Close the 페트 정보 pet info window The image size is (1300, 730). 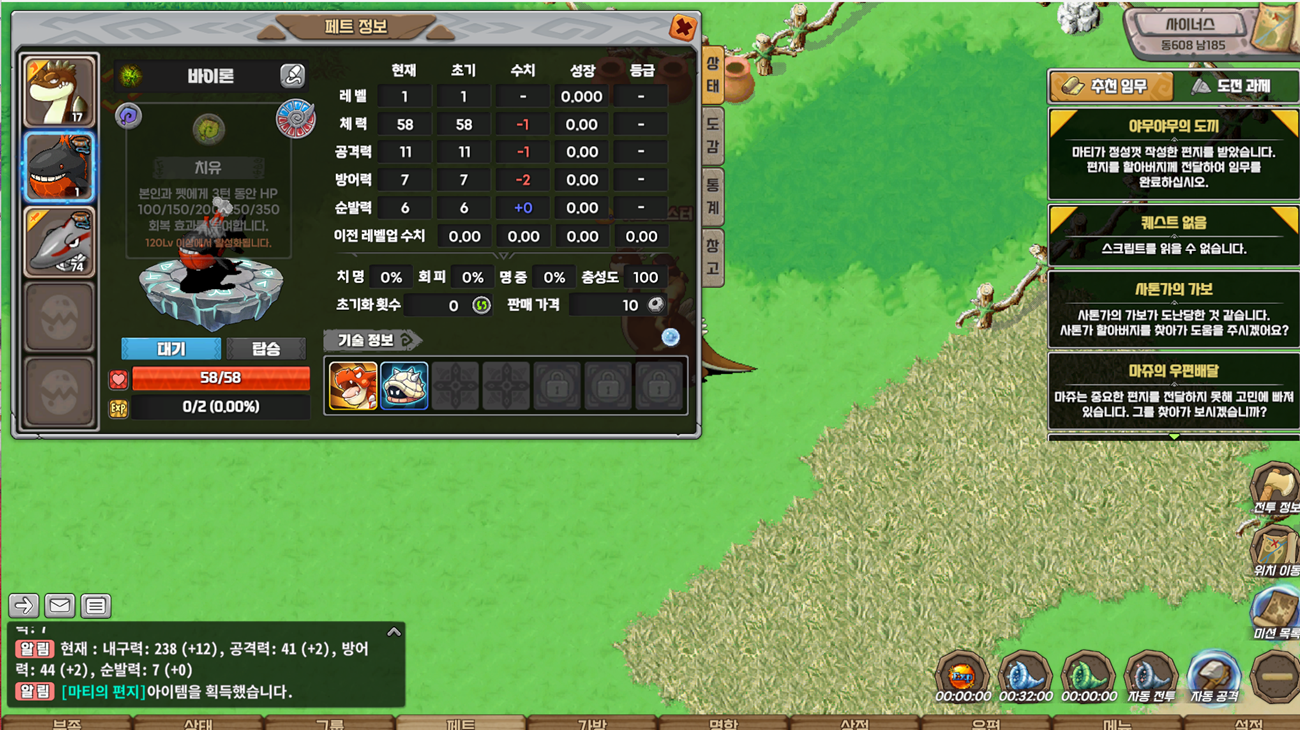[x=682, y=27]
